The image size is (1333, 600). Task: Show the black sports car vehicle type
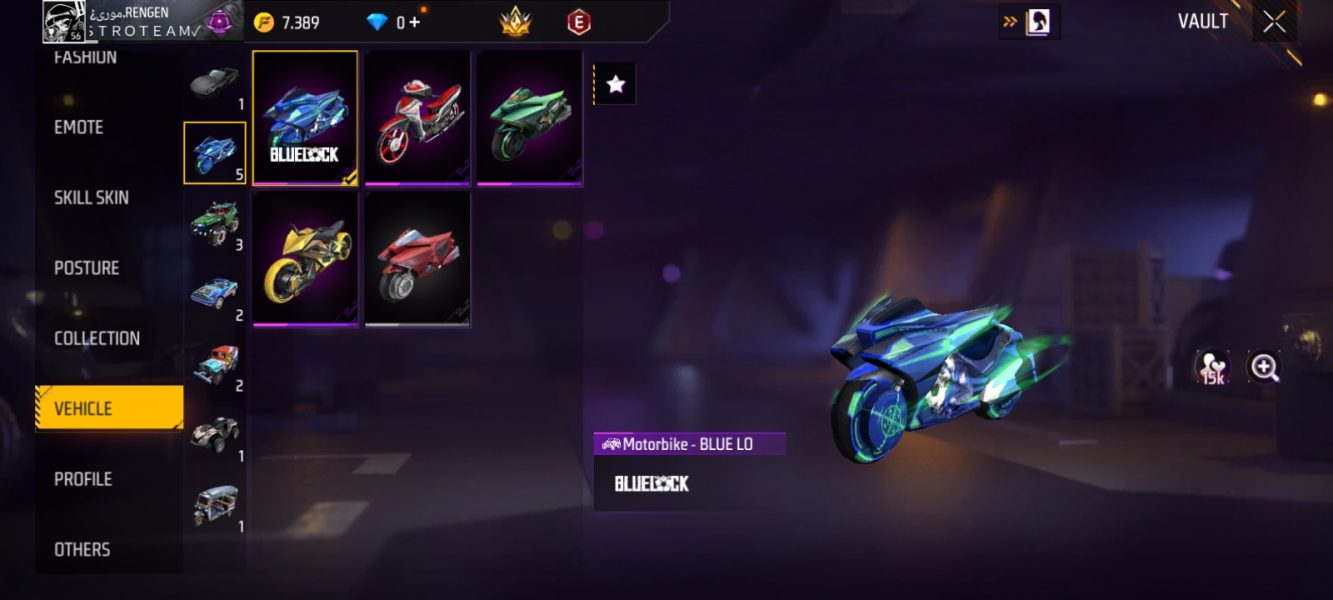coord(214,83)
